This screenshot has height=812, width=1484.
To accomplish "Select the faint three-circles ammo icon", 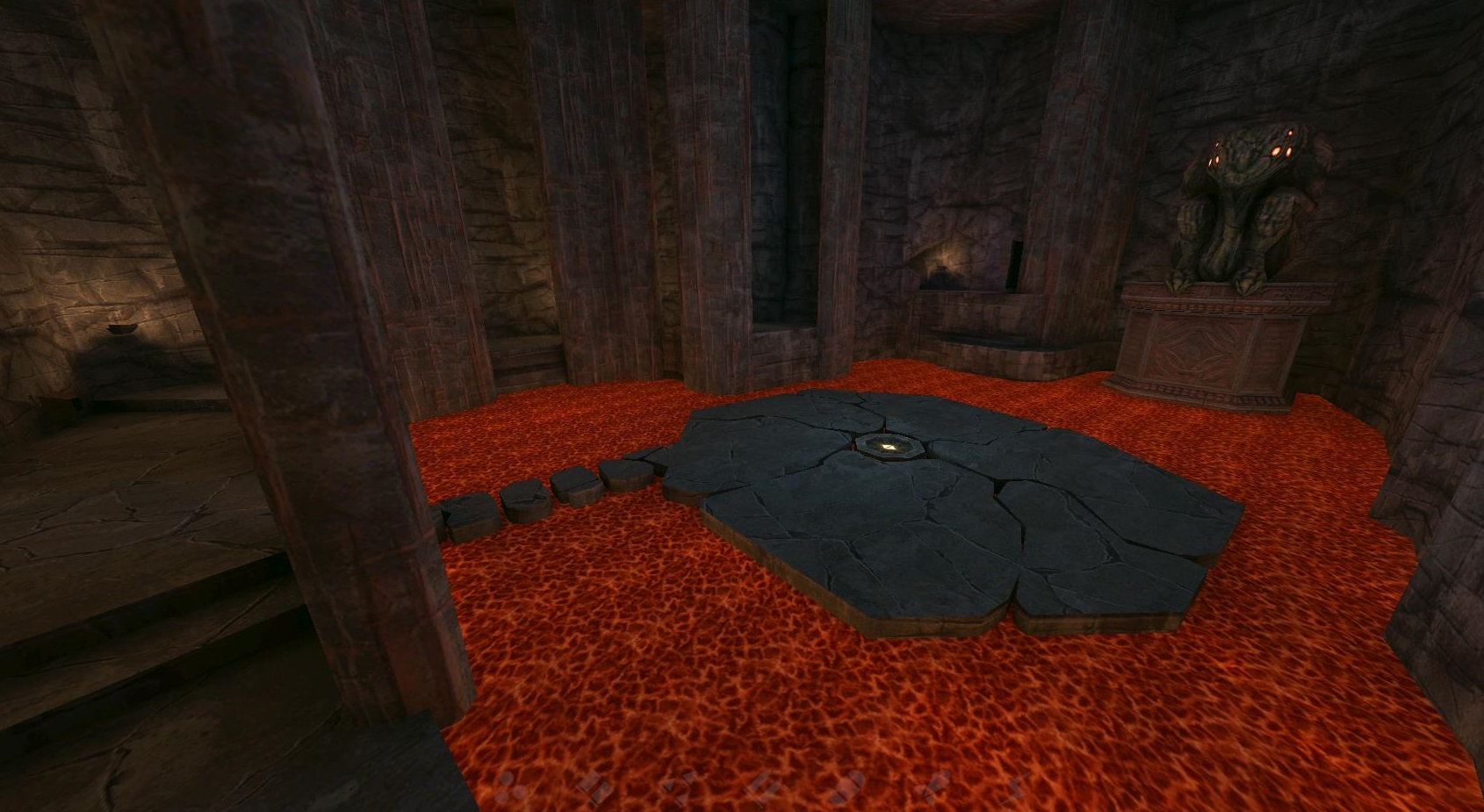I will tap(510, 788).
